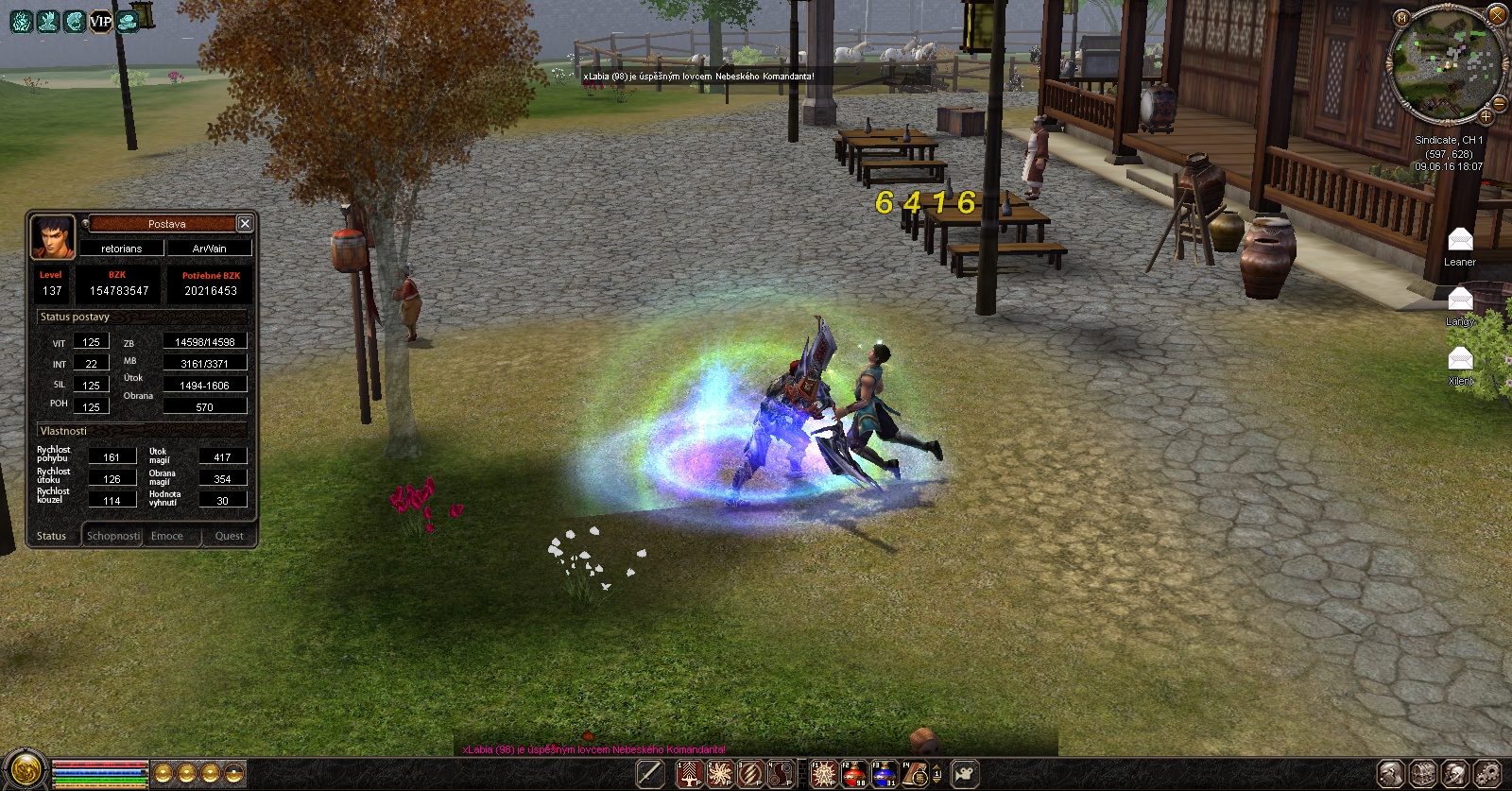Use the red potion in the F2 slot
Image resolution: width=1512 pixels, height=791 pixels.
pos(854,774)
